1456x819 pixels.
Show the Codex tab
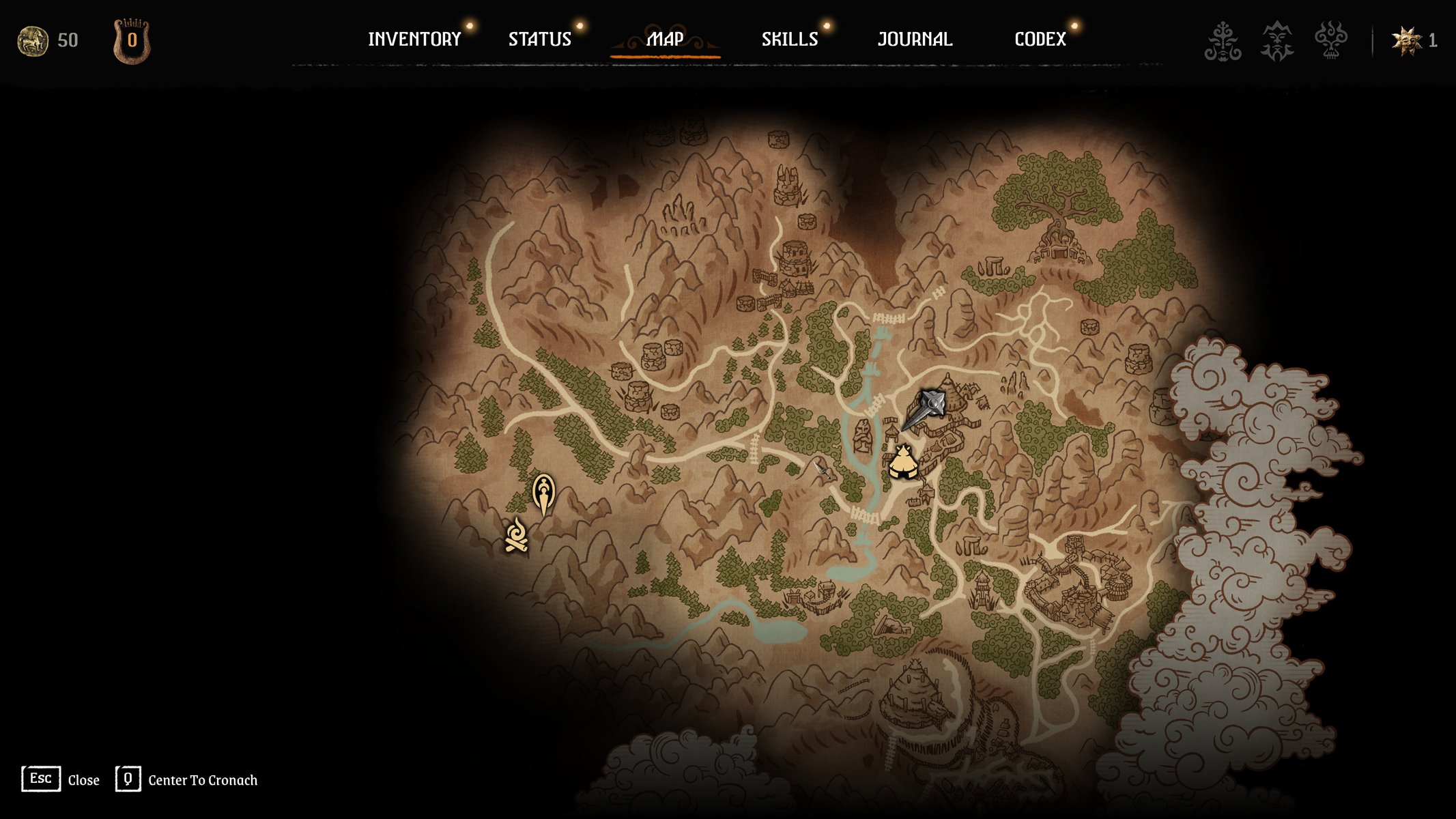(1040, 40)
